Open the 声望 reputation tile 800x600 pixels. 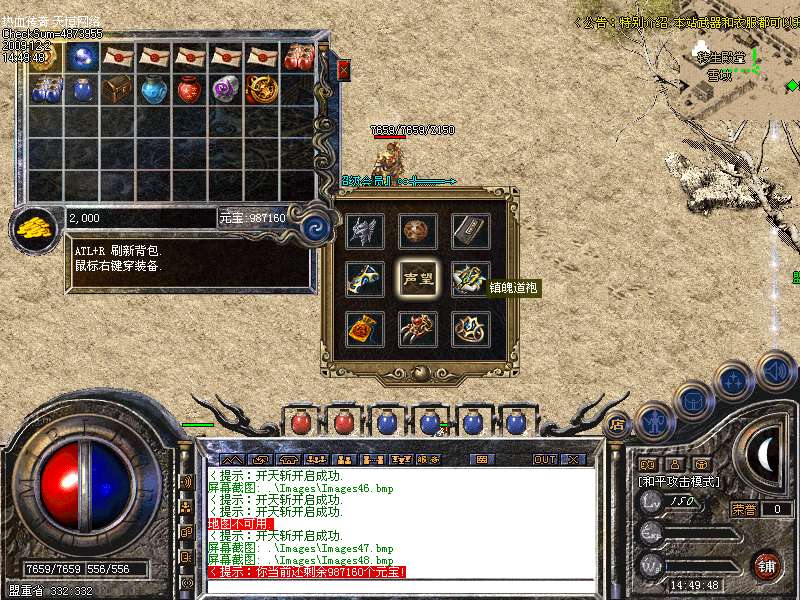tap(418, 278)
